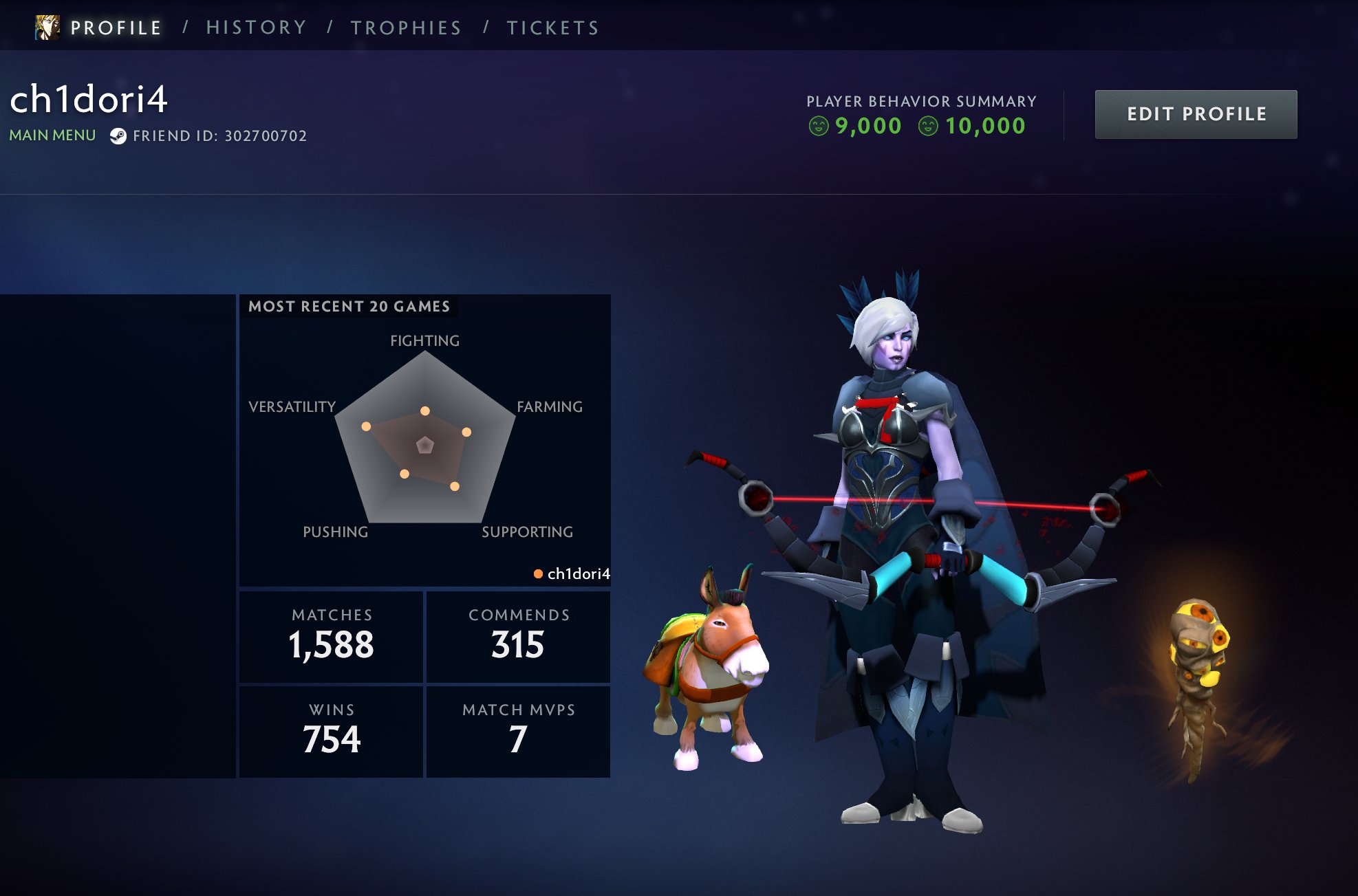Image resolution: width=1358 pixels, height=896 pixels.
Task: Show the Tickets tab
Action: 553,28
